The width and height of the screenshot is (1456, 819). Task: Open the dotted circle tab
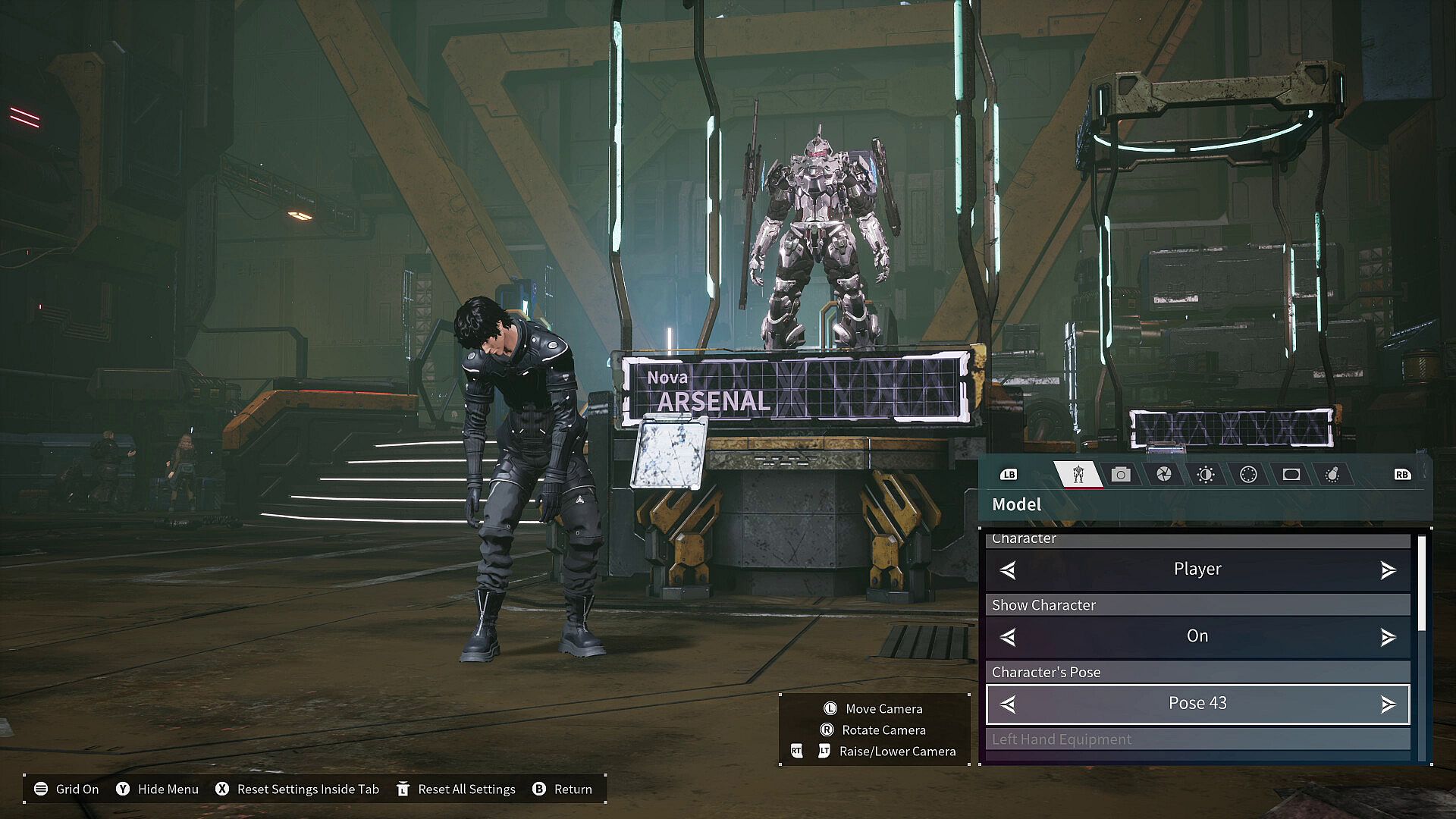tap(1248, 475)
